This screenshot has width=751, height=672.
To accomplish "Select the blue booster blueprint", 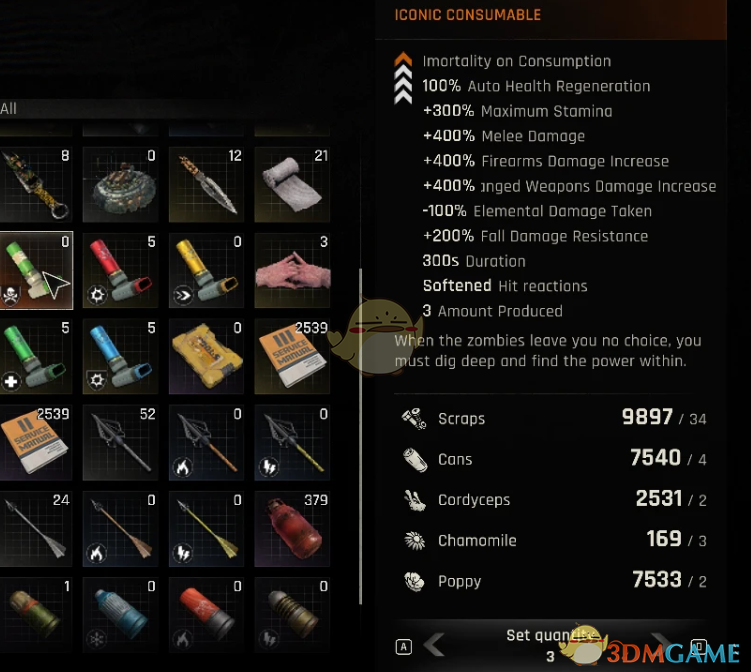I will [119, 357].
